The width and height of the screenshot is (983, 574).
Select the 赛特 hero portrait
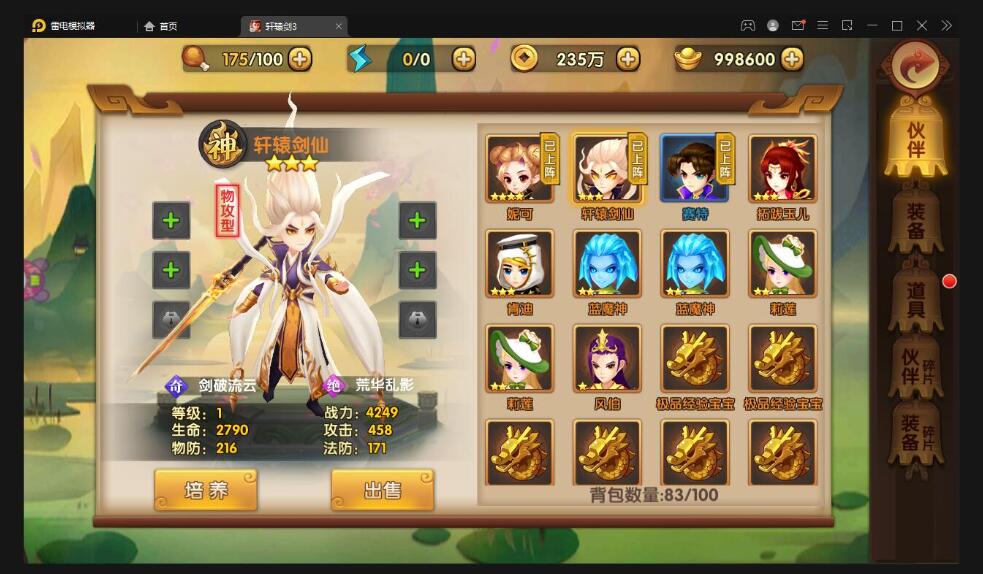694,169
